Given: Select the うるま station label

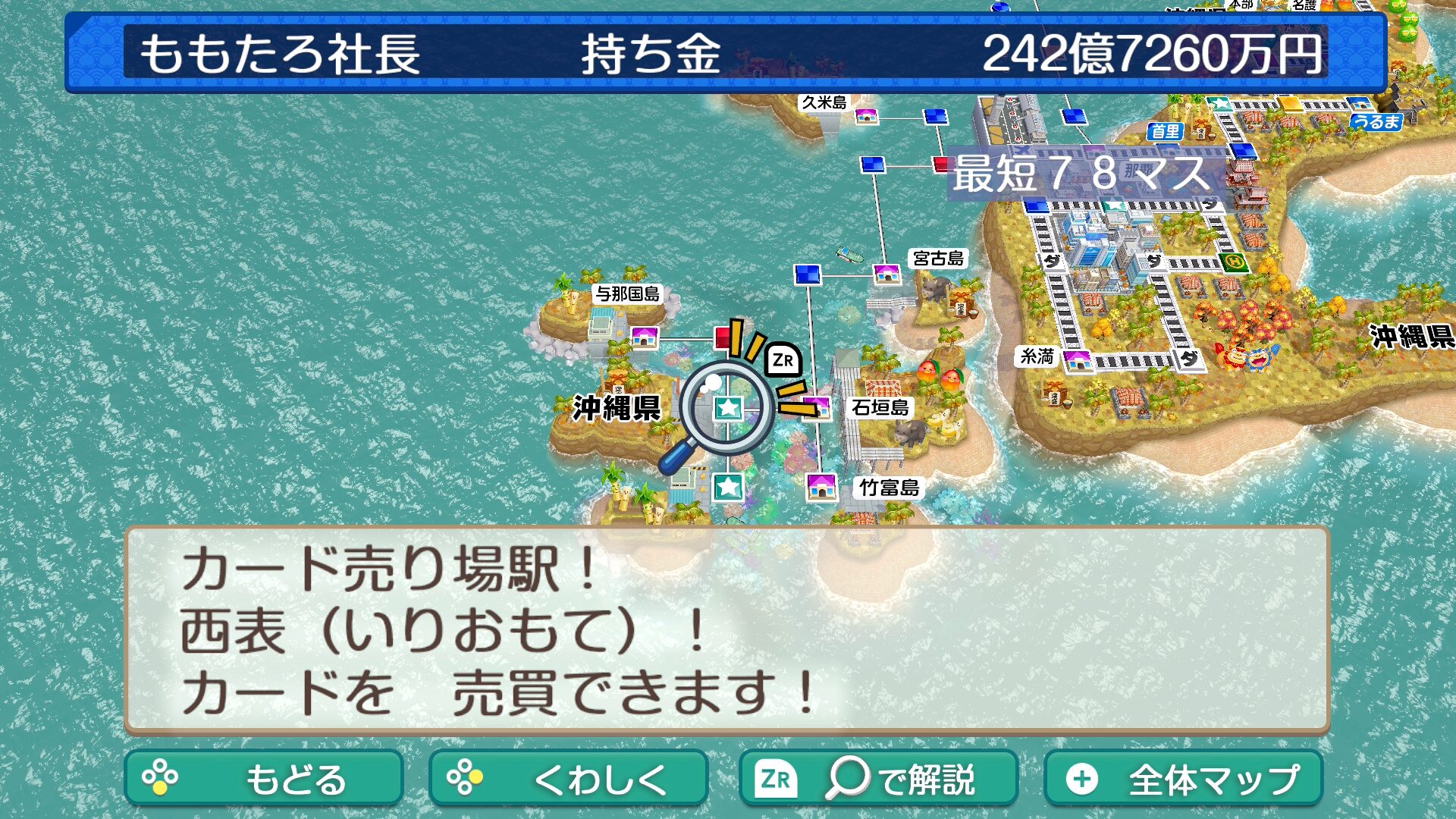Looking at the screenshot, I should click(x=1376, y=121).
